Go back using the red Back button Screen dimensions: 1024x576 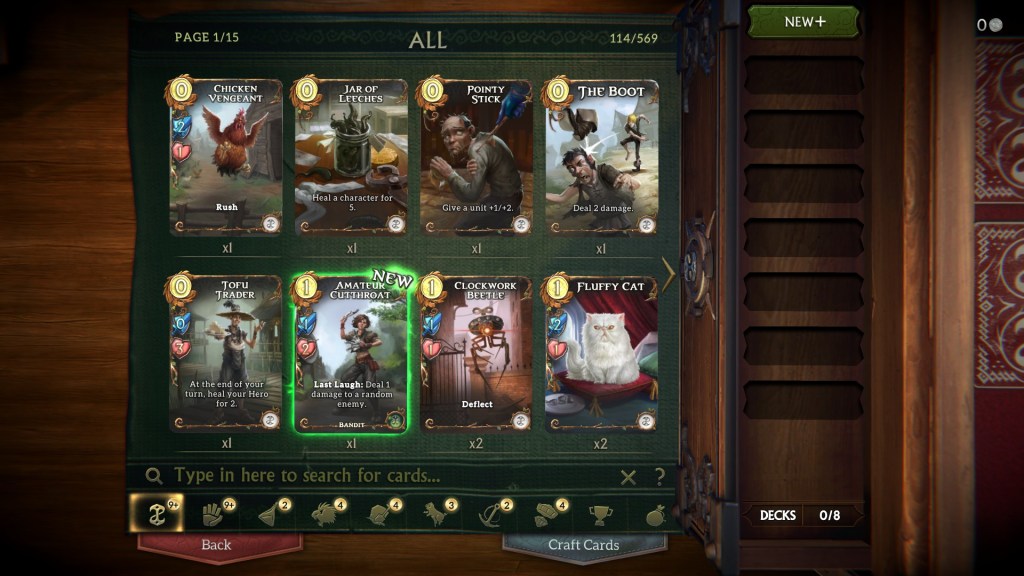(x=217, y=545)
